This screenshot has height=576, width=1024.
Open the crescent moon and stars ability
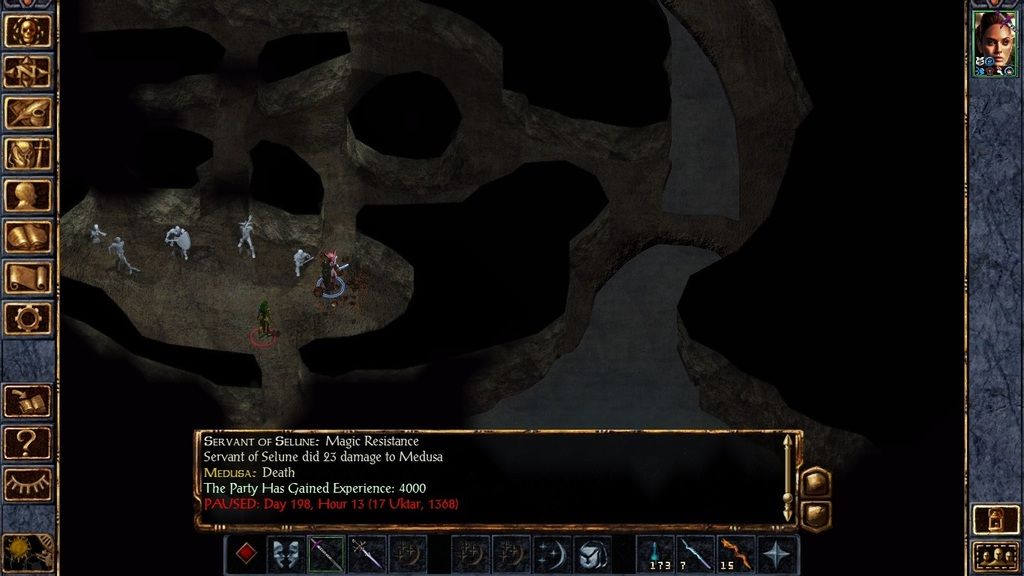click(551, 554)
